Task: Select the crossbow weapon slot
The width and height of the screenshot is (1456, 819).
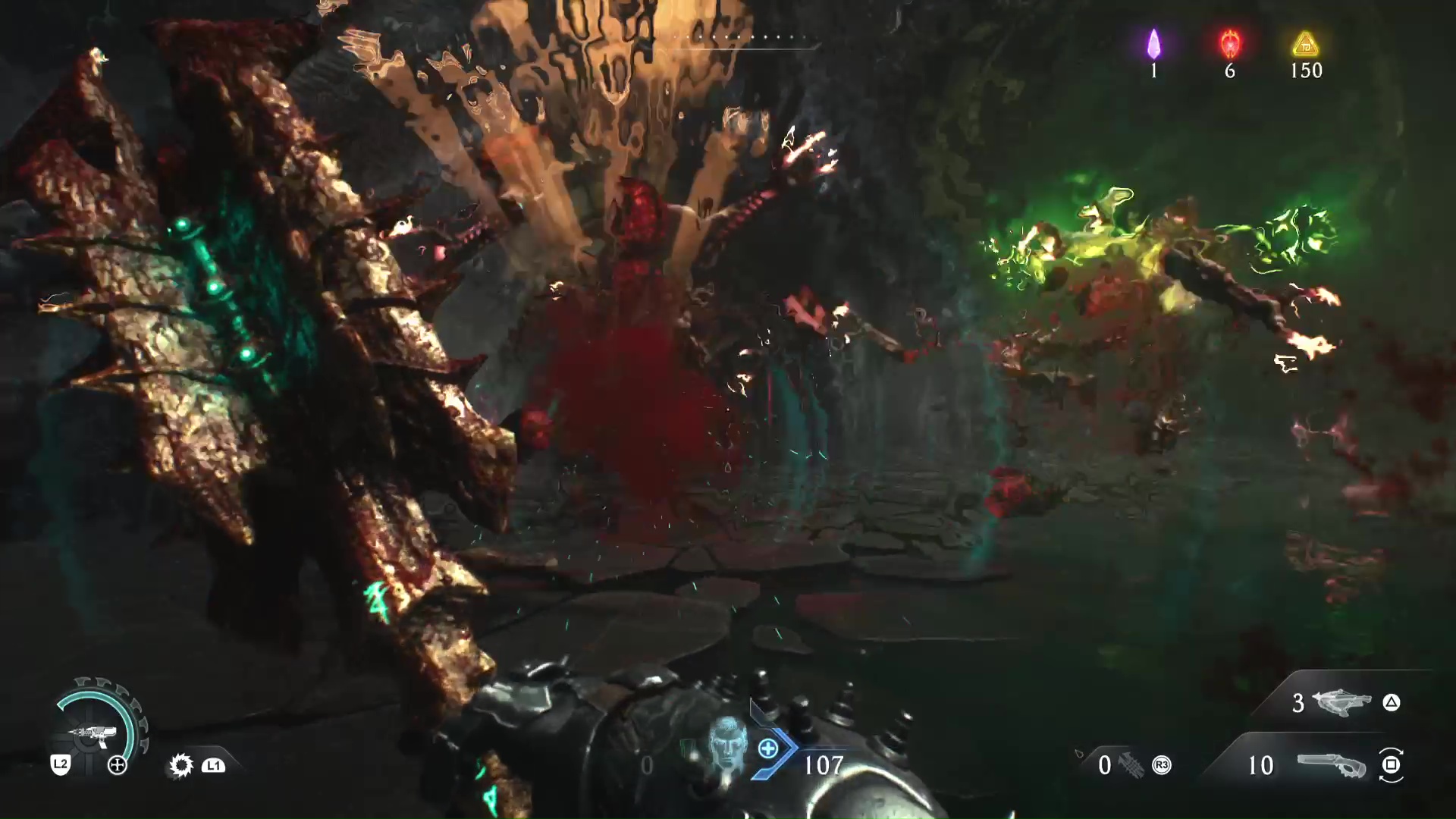Action: [1341, 703]
